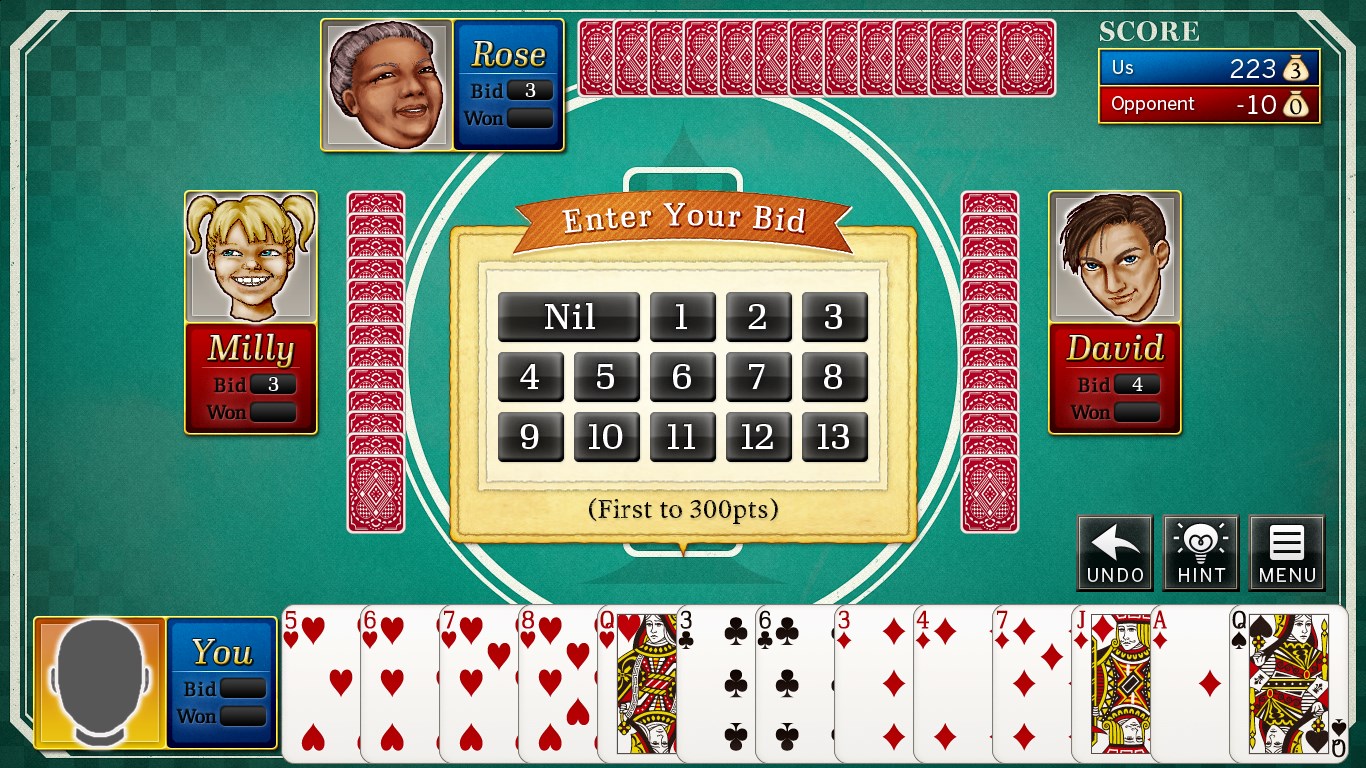Open the Menu icon
1366x768 pixels.
click(x=1287, y=552)
